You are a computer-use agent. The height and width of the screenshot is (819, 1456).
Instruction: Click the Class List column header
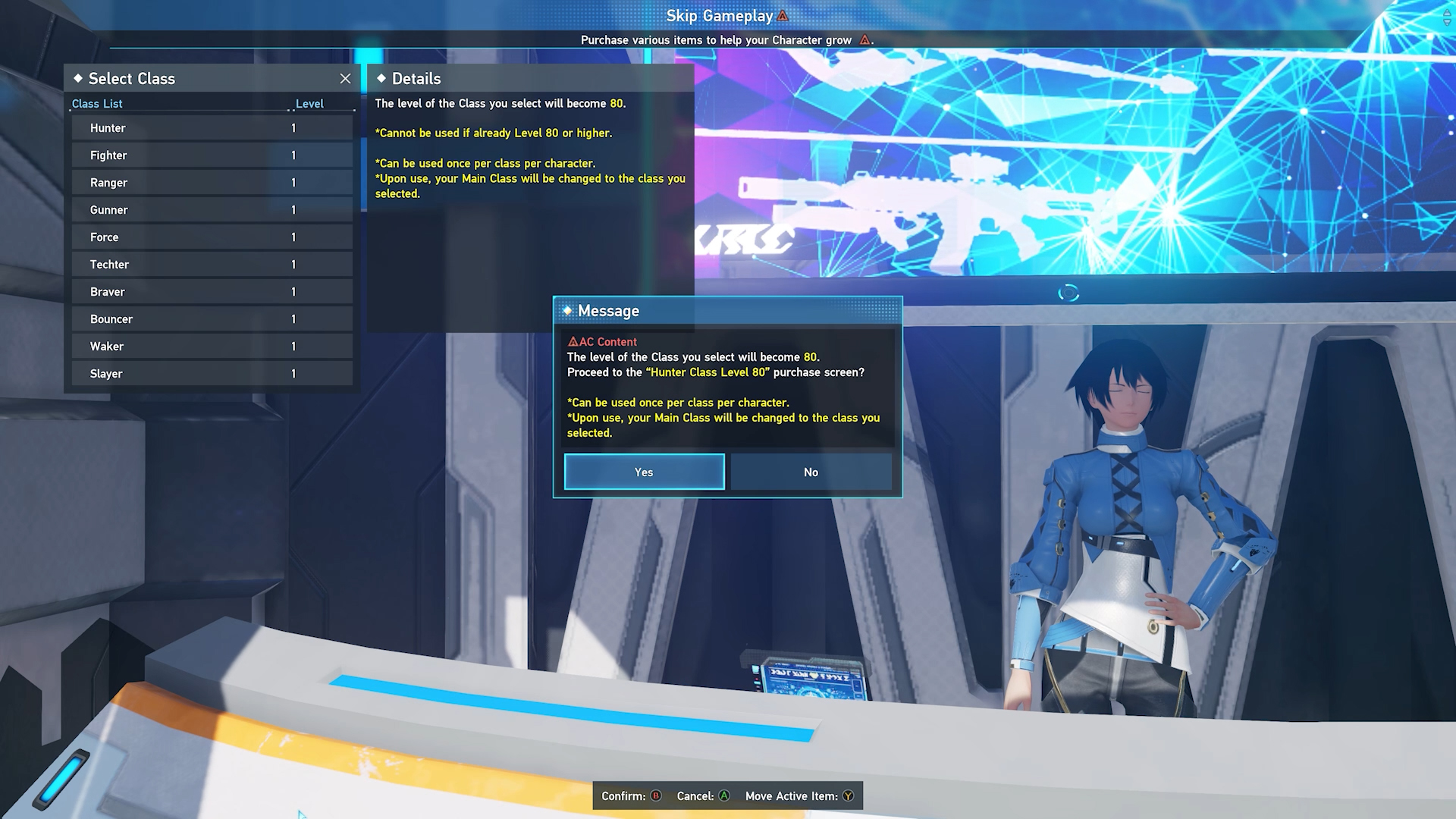[x=96, y=103]
